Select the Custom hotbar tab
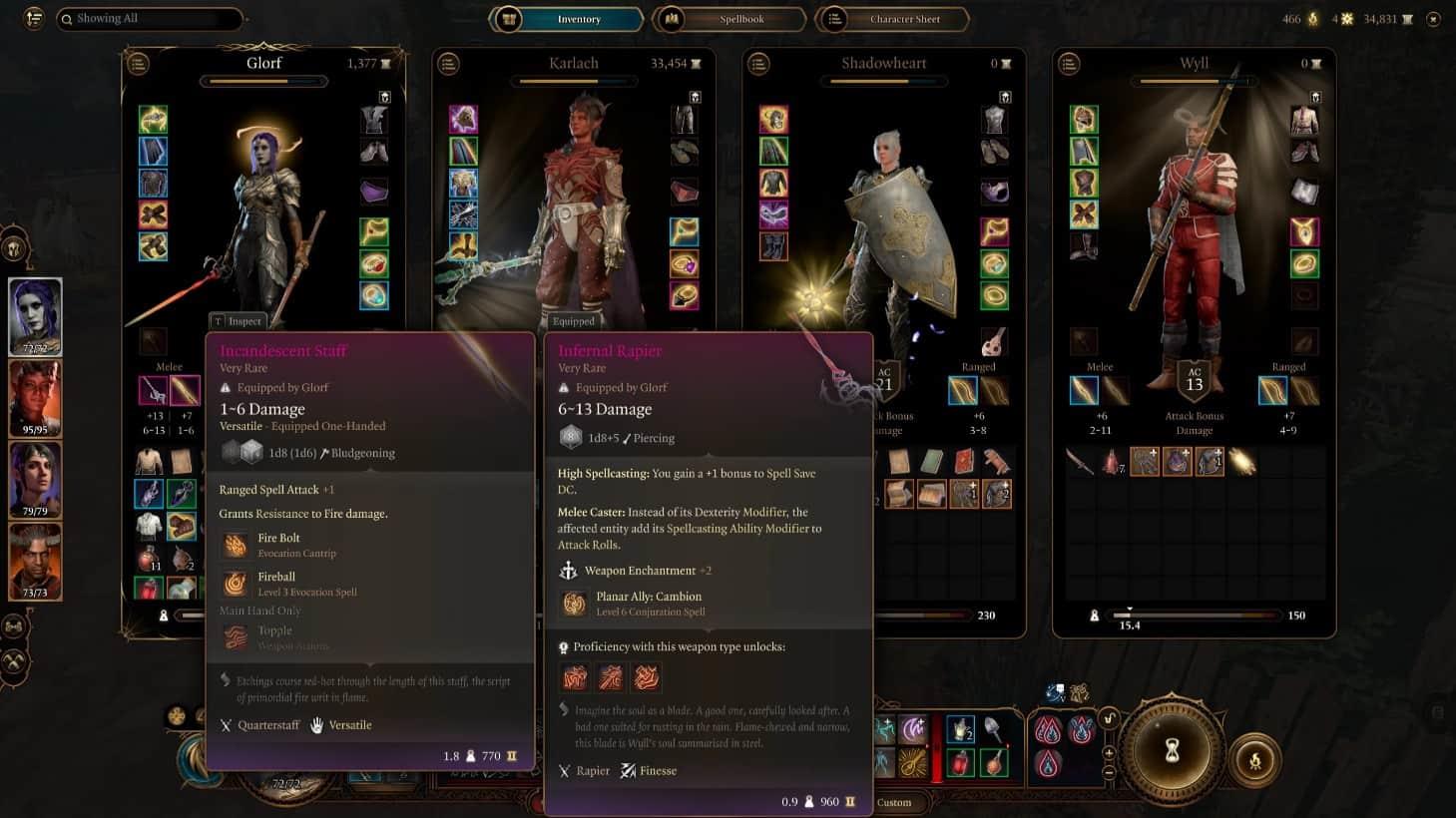Screen dimensions: 1456x818 894,802
